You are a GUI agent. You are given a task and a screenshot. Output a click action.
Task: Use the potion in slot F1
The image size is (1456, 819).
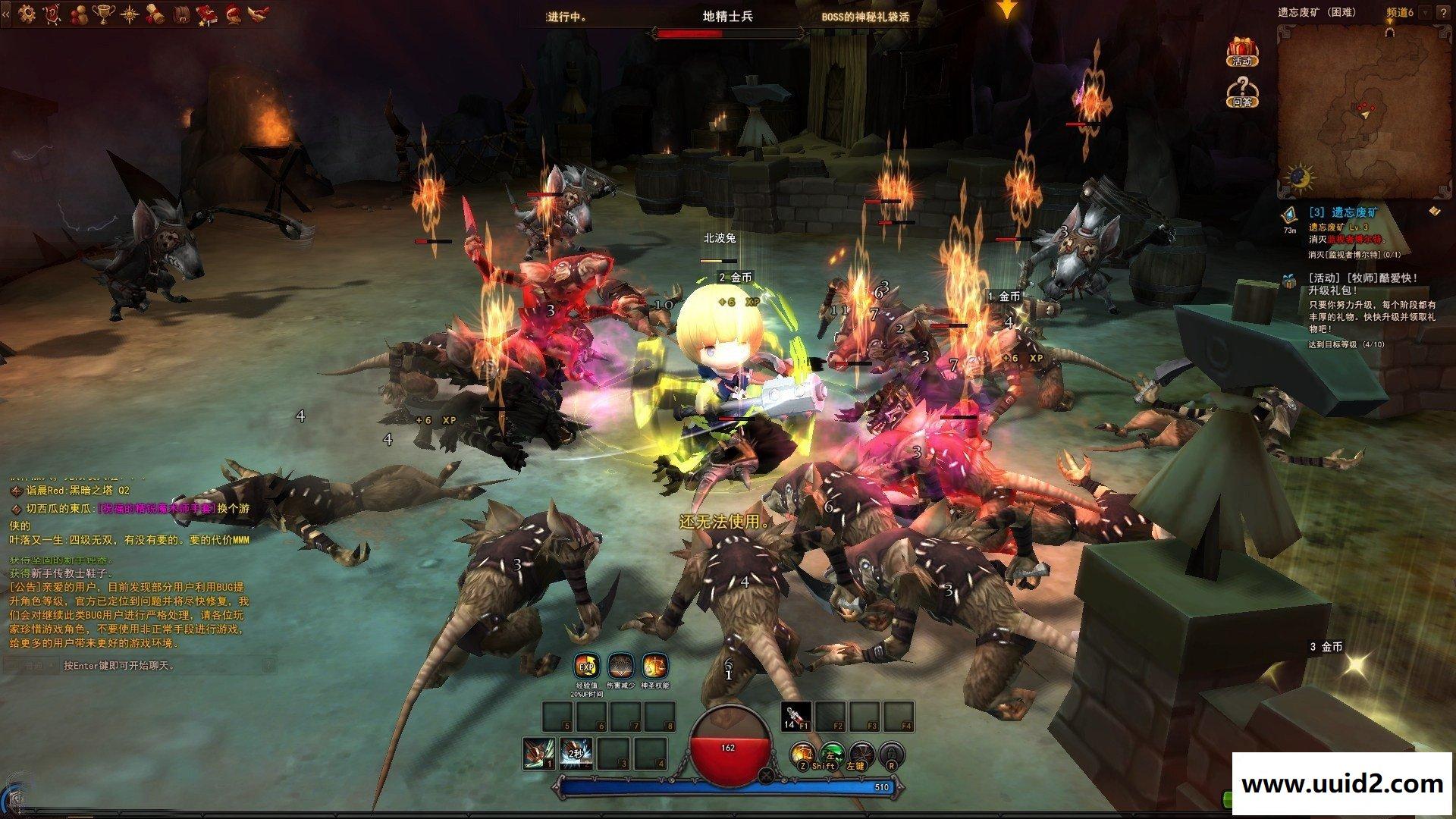click(x=796, y=717)
